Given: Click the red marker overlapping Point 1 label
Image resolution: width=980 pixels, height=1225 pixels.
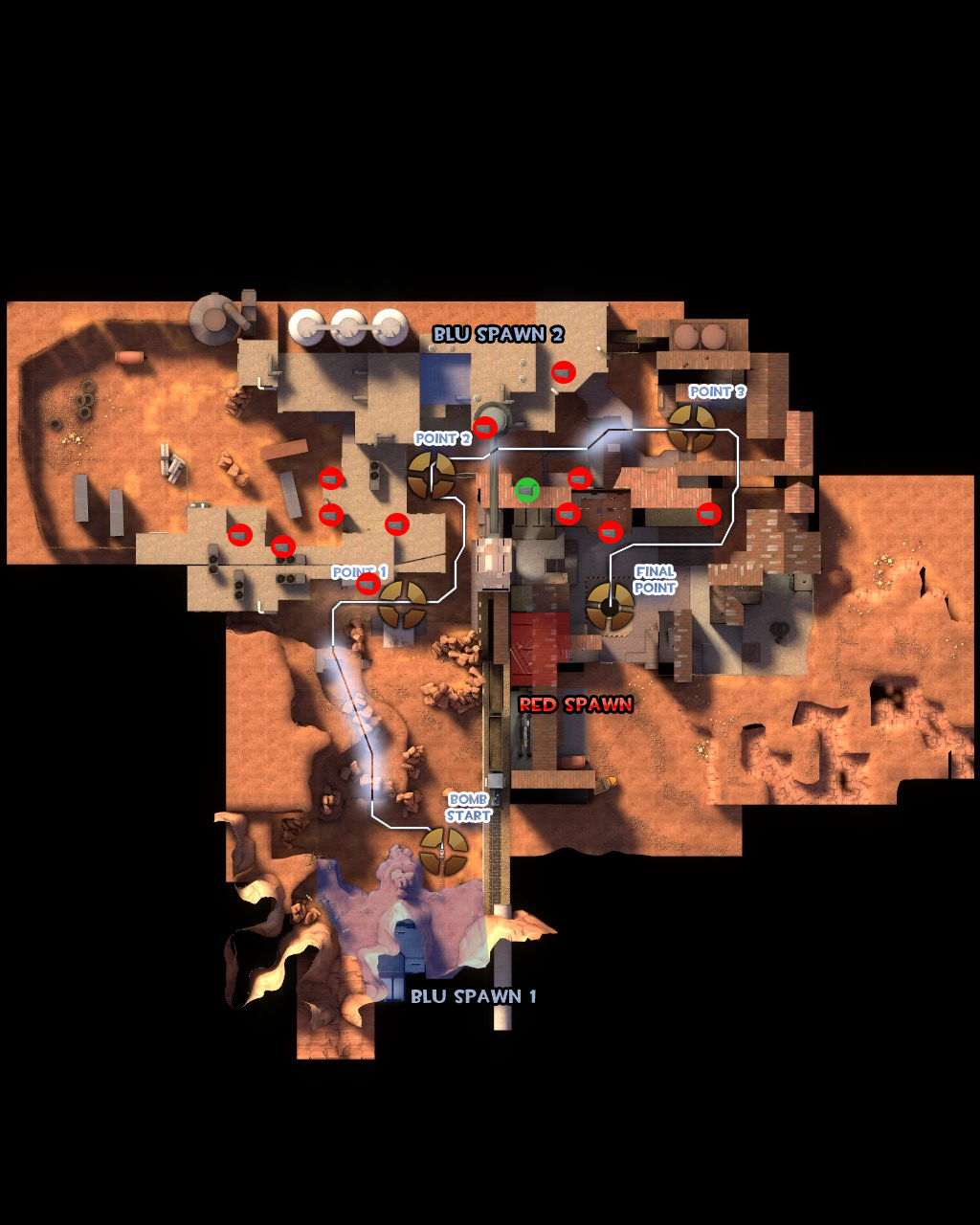Looking at the screenshot, I should tap(367, 583).
